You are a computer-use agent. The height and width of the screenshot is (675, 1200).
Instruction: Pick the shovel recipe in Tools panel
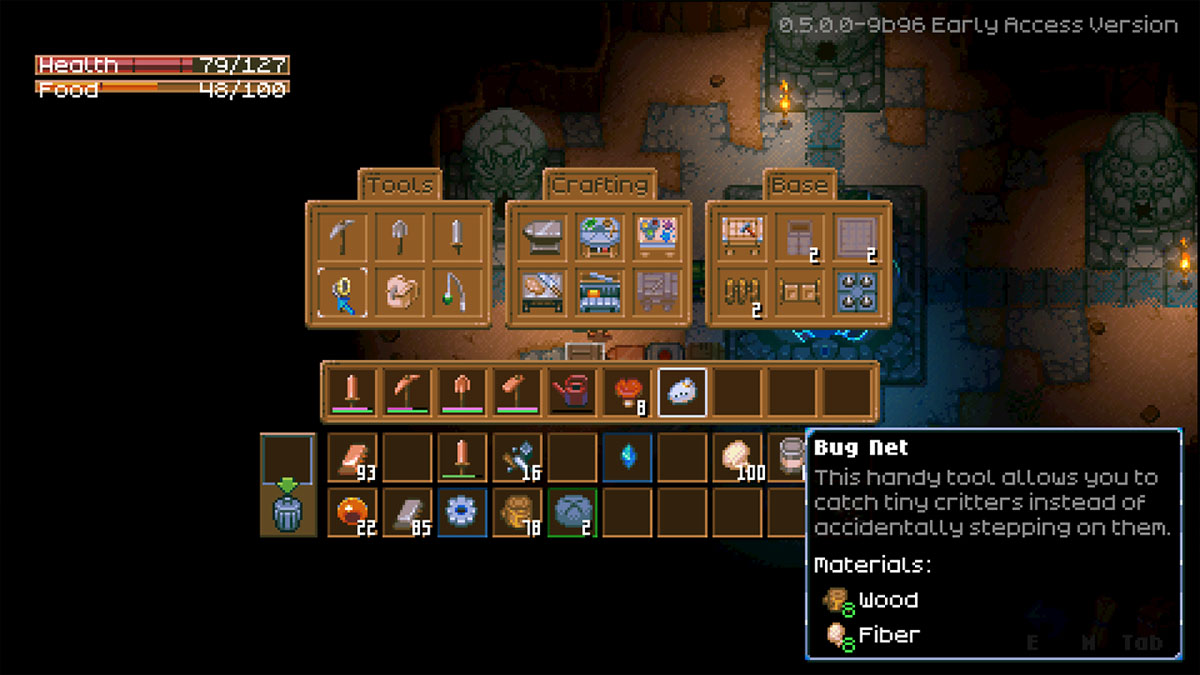tap(399, 237)
